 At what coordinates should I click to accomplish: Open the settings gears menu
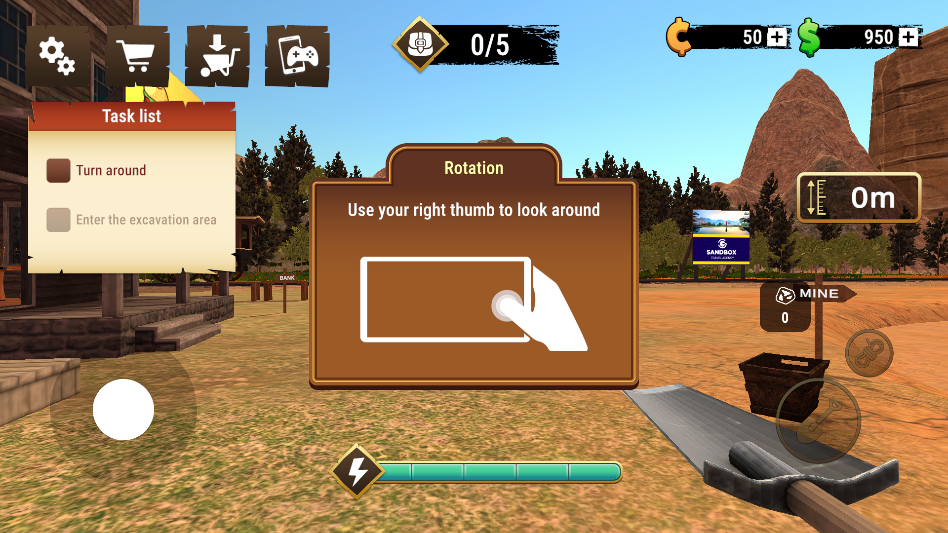tap(57, 56)
